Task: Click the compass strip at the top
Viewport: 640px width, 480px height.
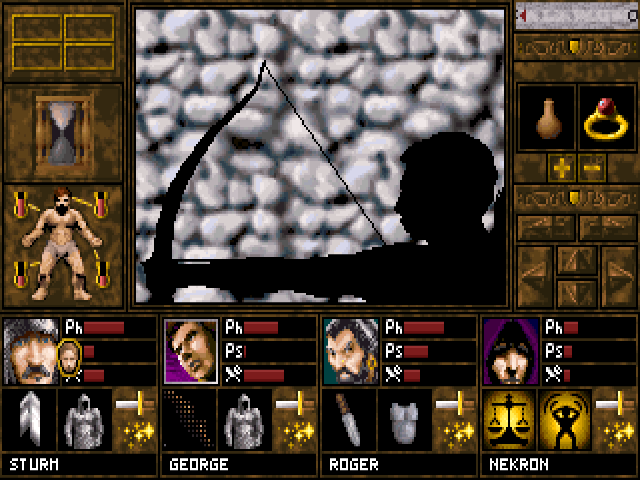Action: point(576,15)
